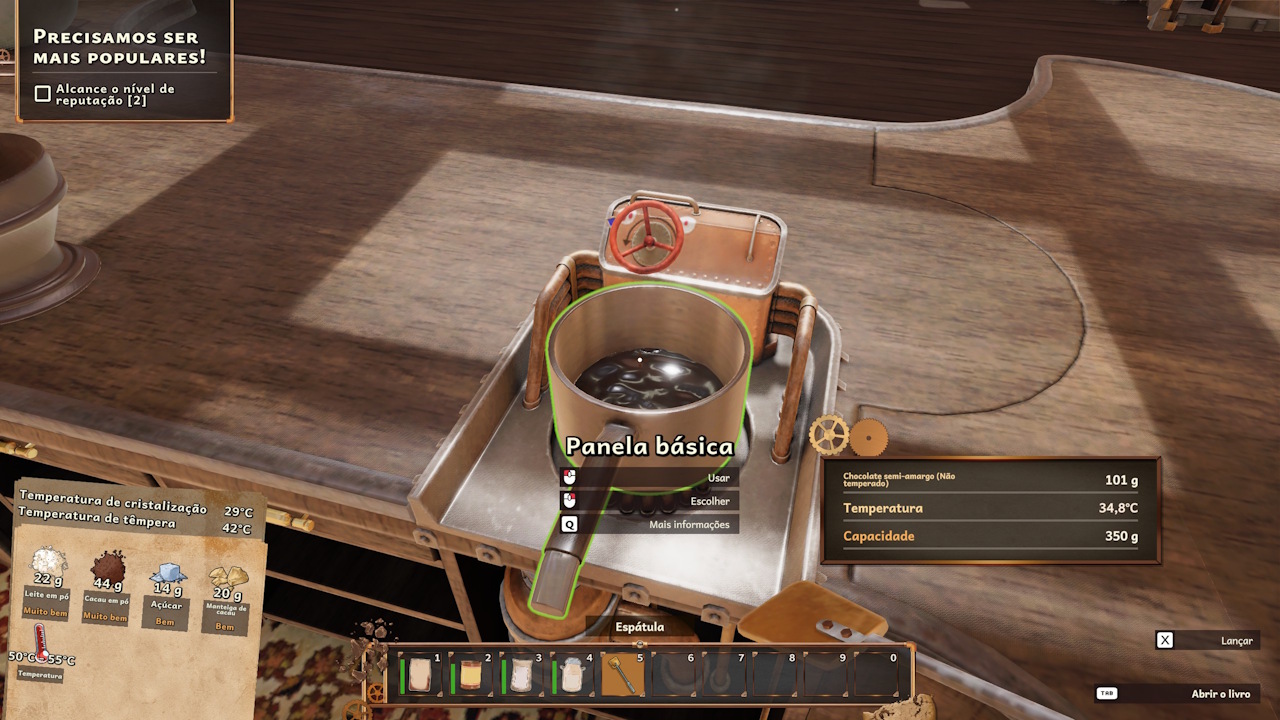Image resolution: width=1280 pixels, height=720 pixels.
Task: Click the Cacau em pó recipe ingredient
Action: click(x=107, y=568)
